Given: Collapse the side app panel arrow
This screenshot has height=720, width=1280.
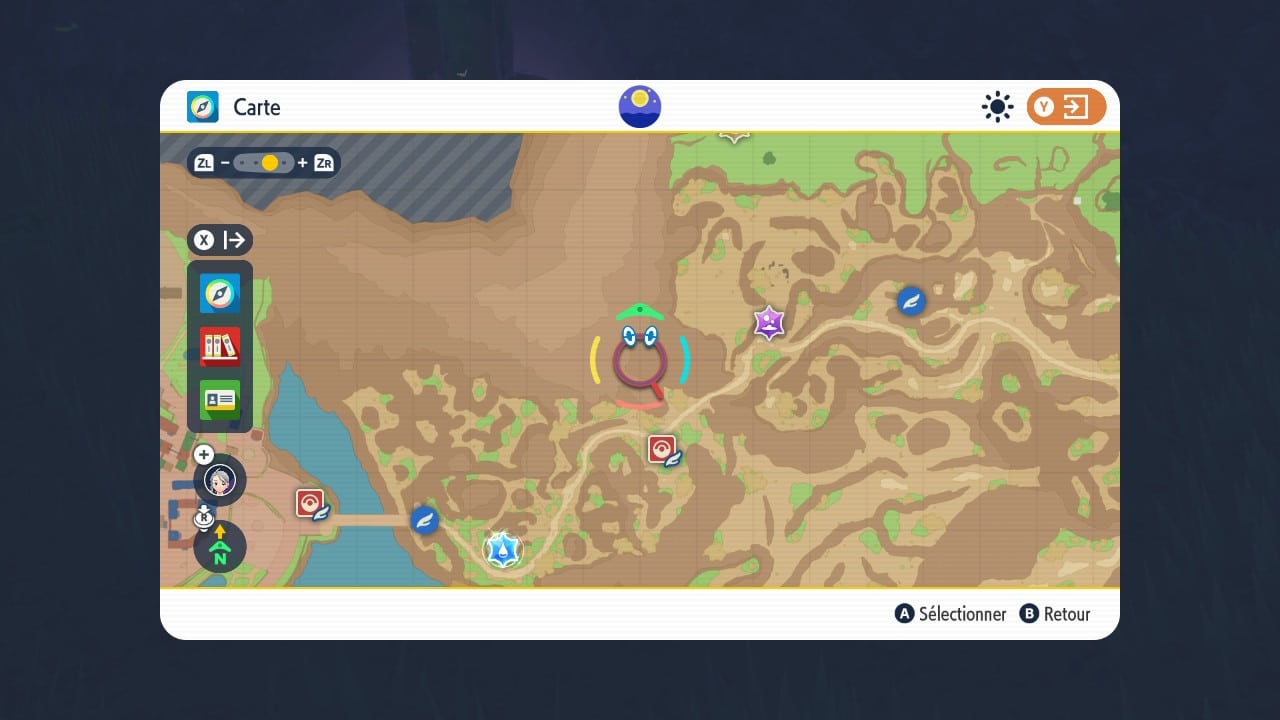Looking at the screenshot, I should pos(220,240).
